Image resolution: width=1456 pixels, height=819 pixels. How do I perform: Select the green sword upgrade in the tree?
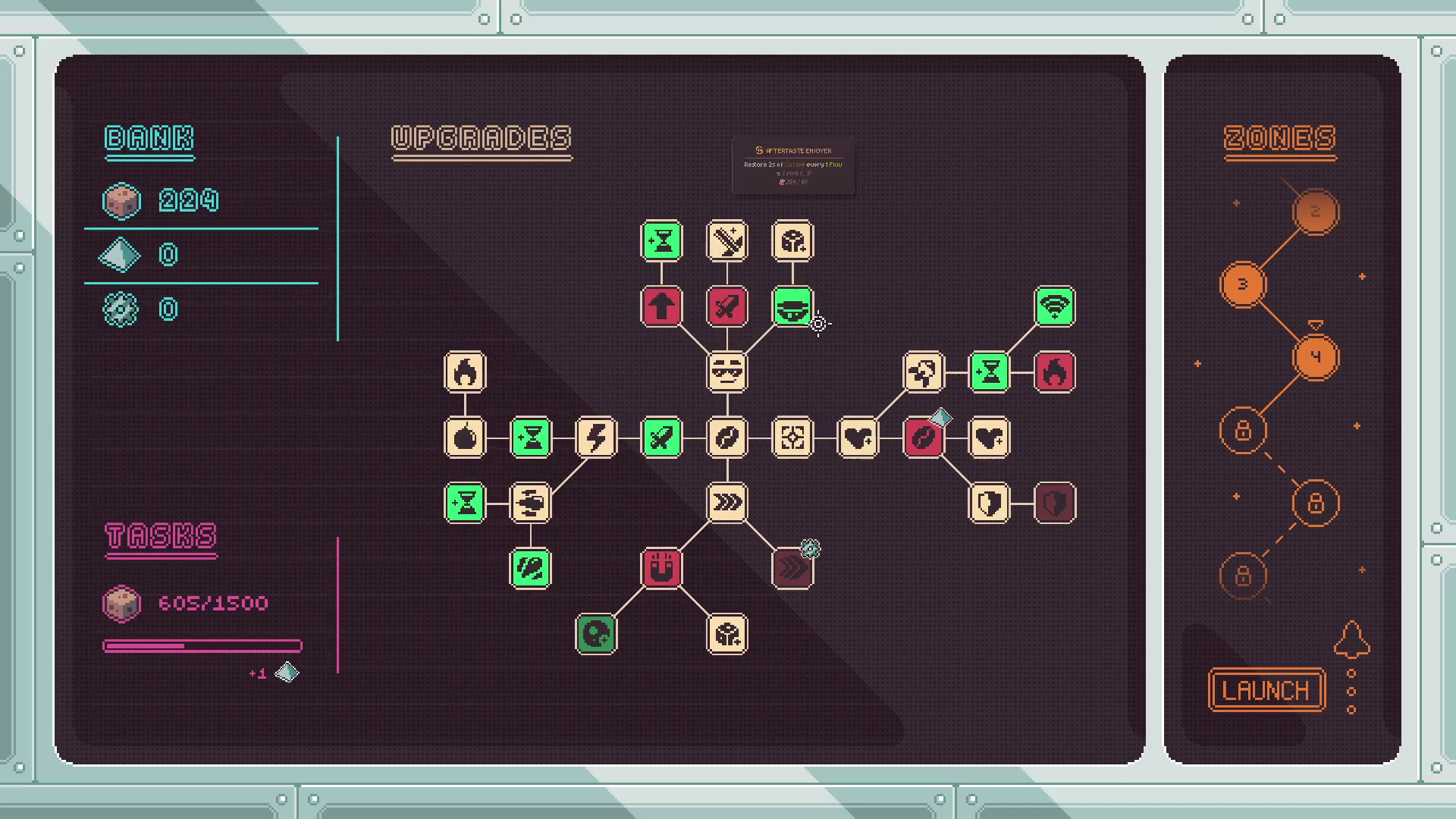(x=661, y=438)
